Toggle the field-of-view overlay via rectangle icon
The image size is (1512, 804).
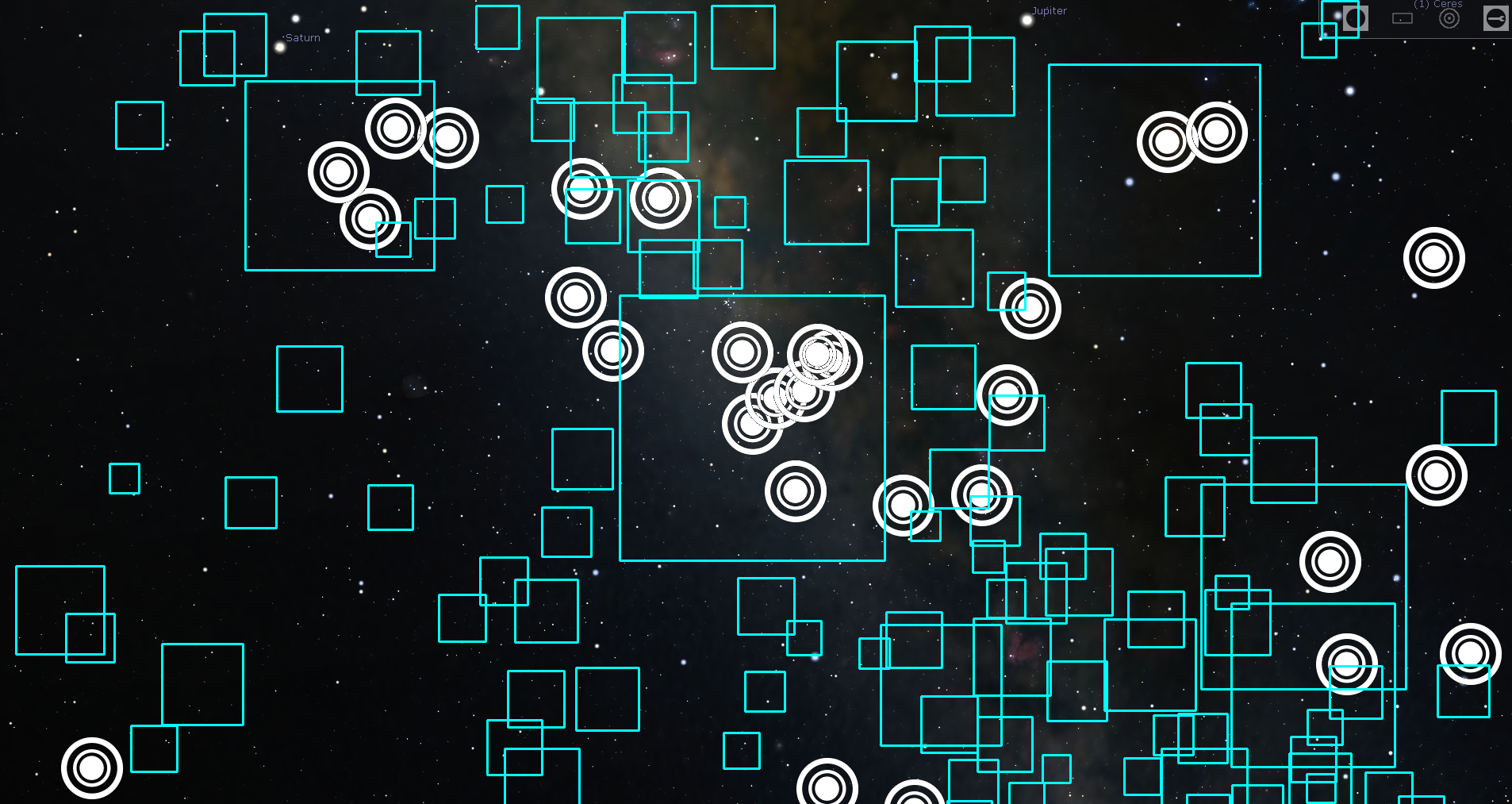point(1402,18)
